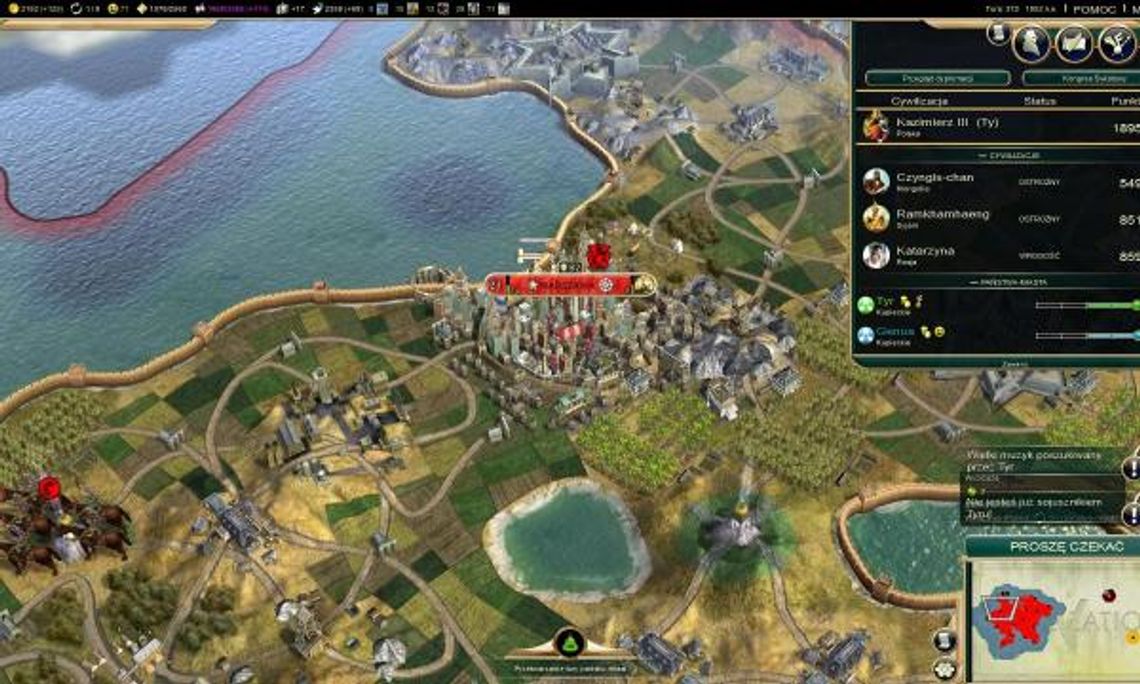
Task: Open the Przegląd dyplomacji overview
Action: click(x=937, y=77)
